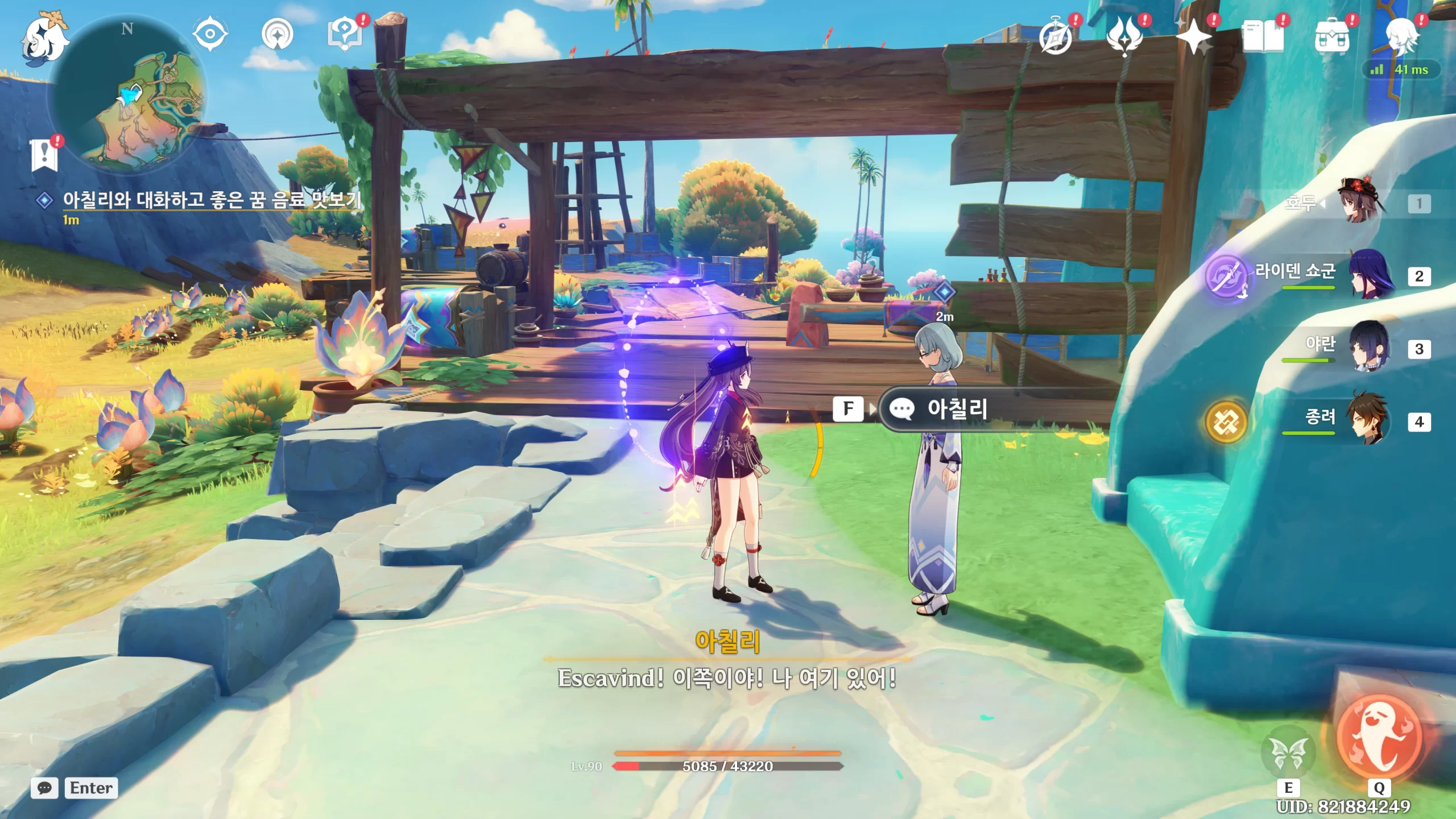Talk to 아칠리 via the dialogue prompt
Viewport: 1456px width, 819px height.
point(957,408)
